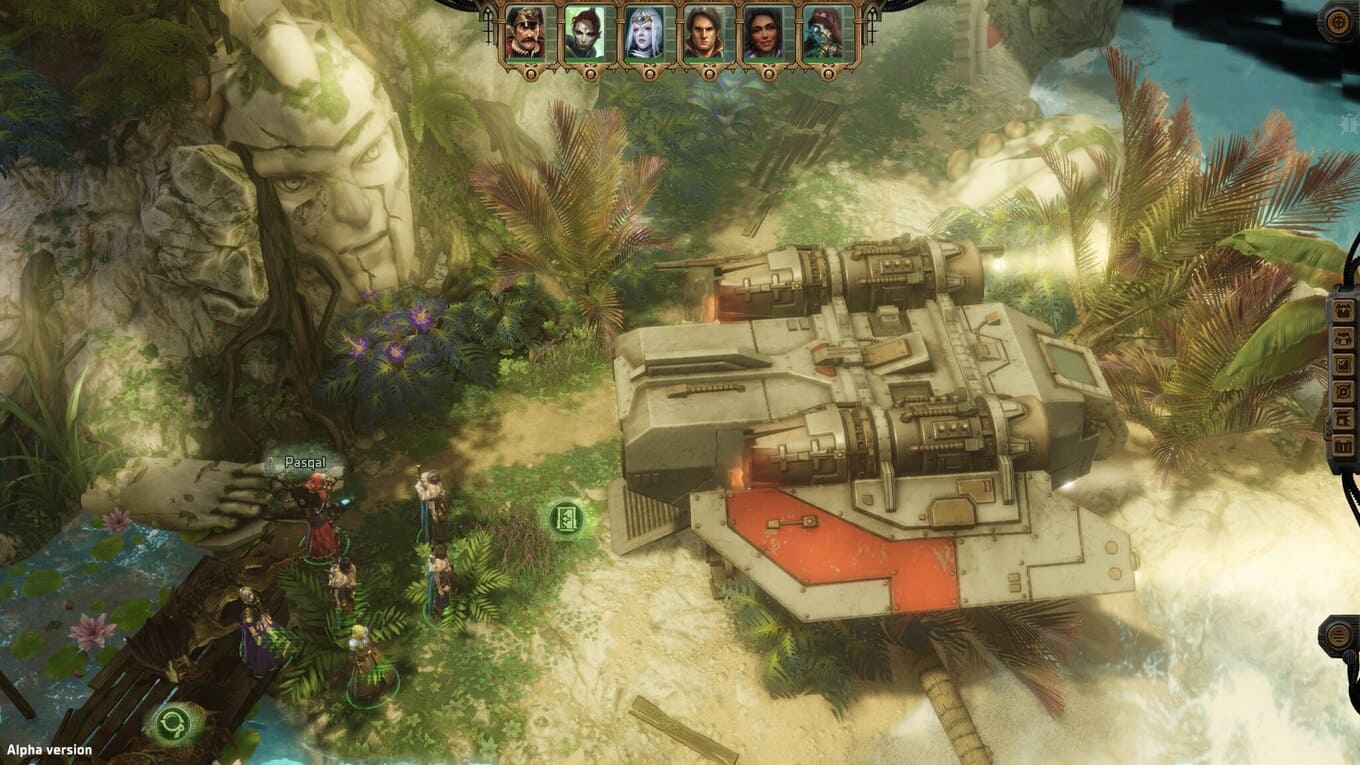Select the mustached officer portrait

pos(524,34)
